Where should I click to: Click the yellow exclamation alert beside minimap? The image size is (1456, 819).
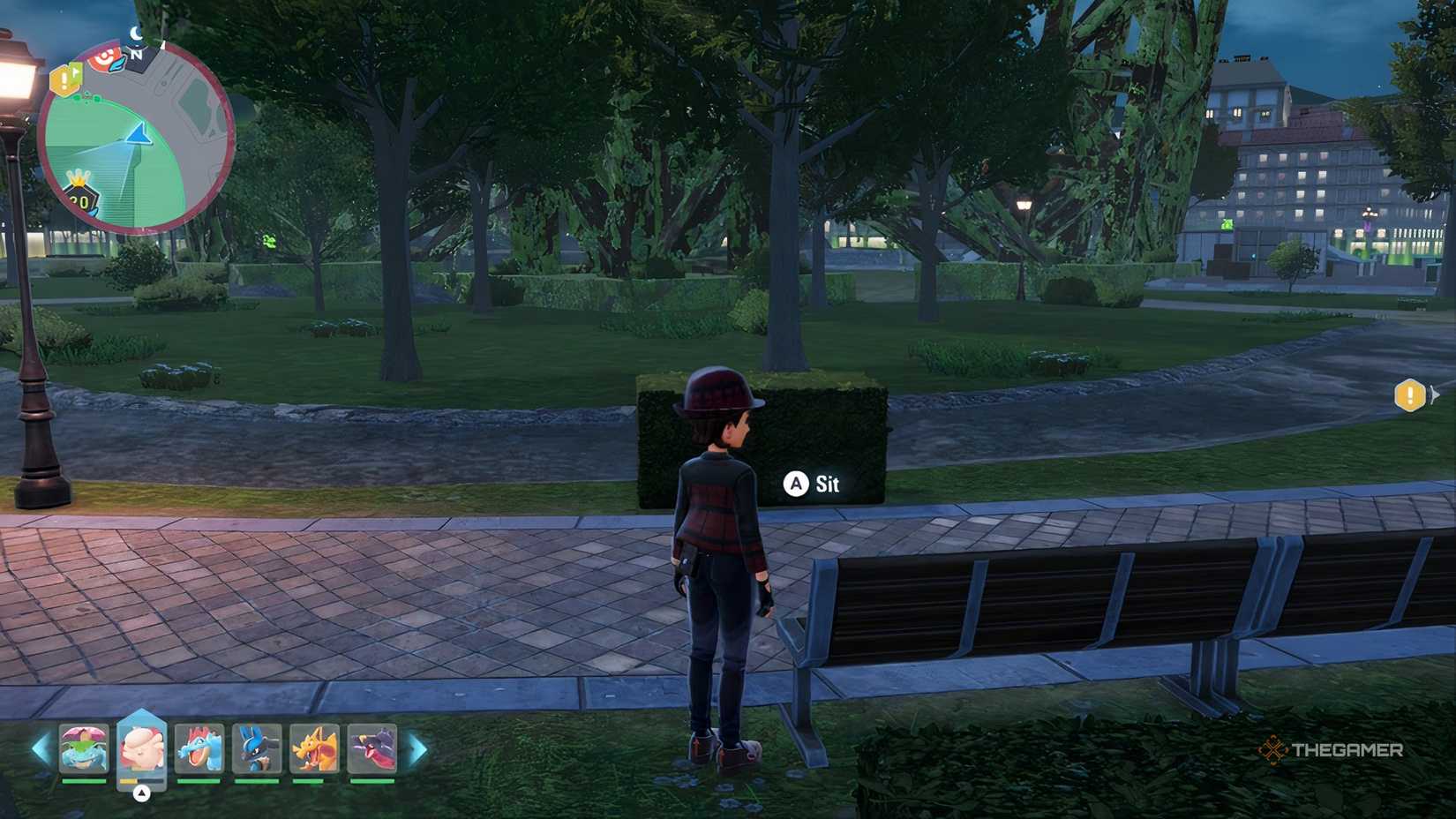[x=64, y=79]
